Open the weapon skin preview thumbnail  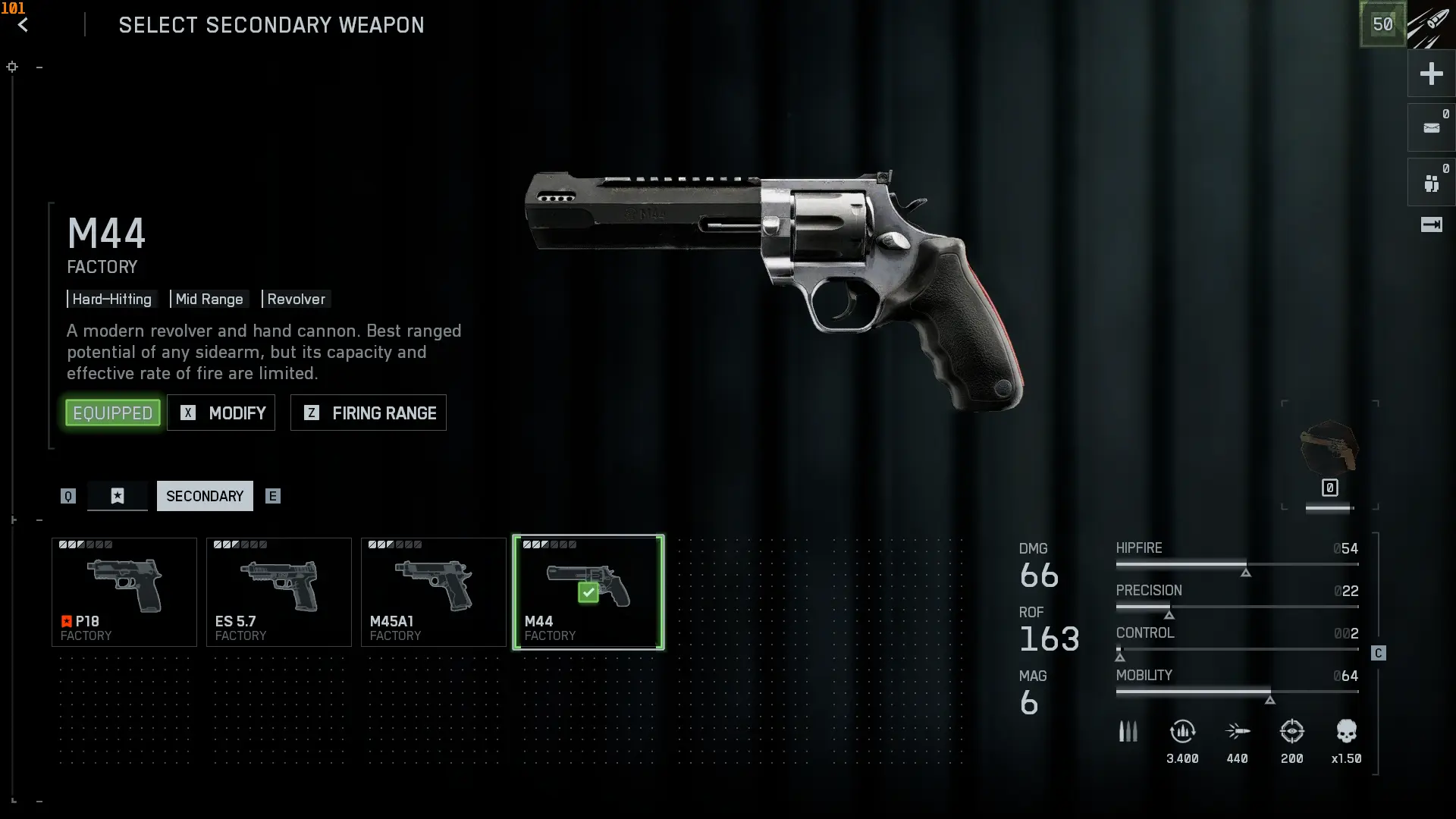click(x=1329, y=449)
